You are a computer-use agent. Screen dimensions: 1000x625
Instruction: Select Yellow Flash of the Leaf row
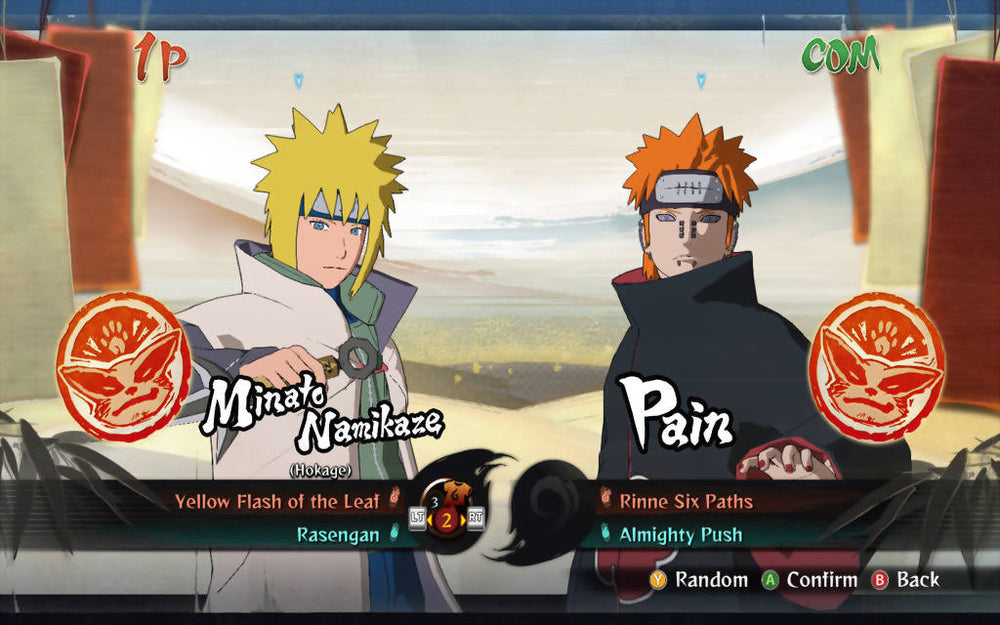click(x=277, y=501)
